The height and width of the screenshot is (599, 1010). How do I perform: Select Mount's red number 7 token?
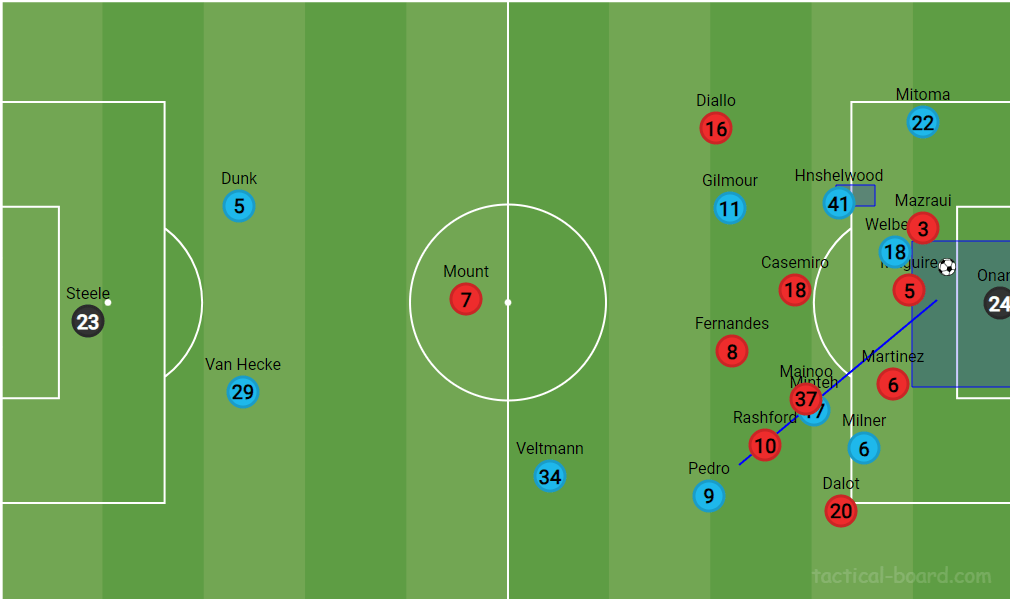pos(466,300)
